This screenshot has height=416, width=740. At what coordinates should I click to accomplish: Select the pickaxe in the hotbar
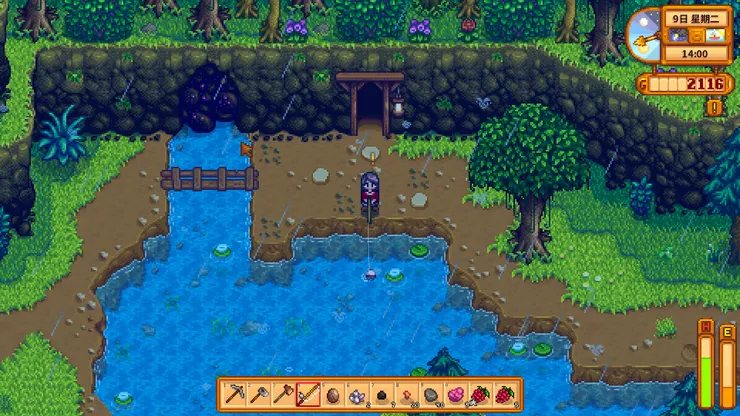pyautogui.click(x=235, y=394)
